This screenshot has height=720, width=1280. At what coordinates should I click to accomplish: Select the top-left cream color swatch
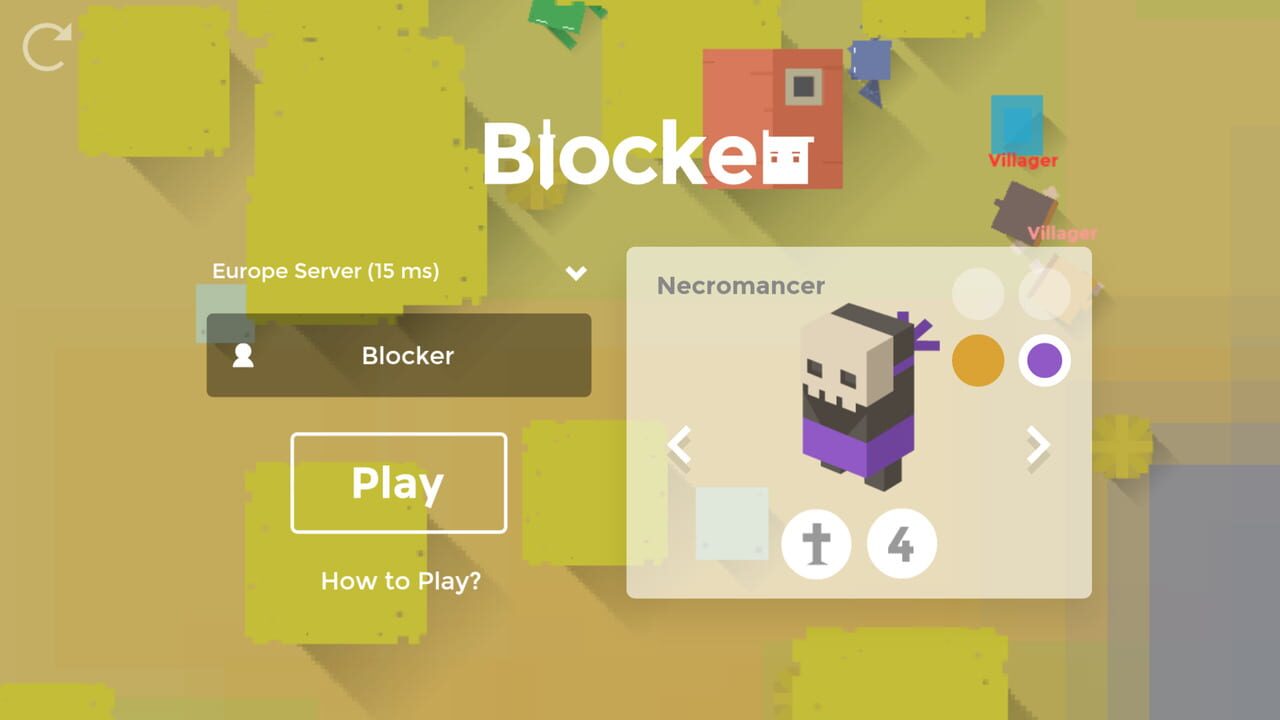pos(978,295)
